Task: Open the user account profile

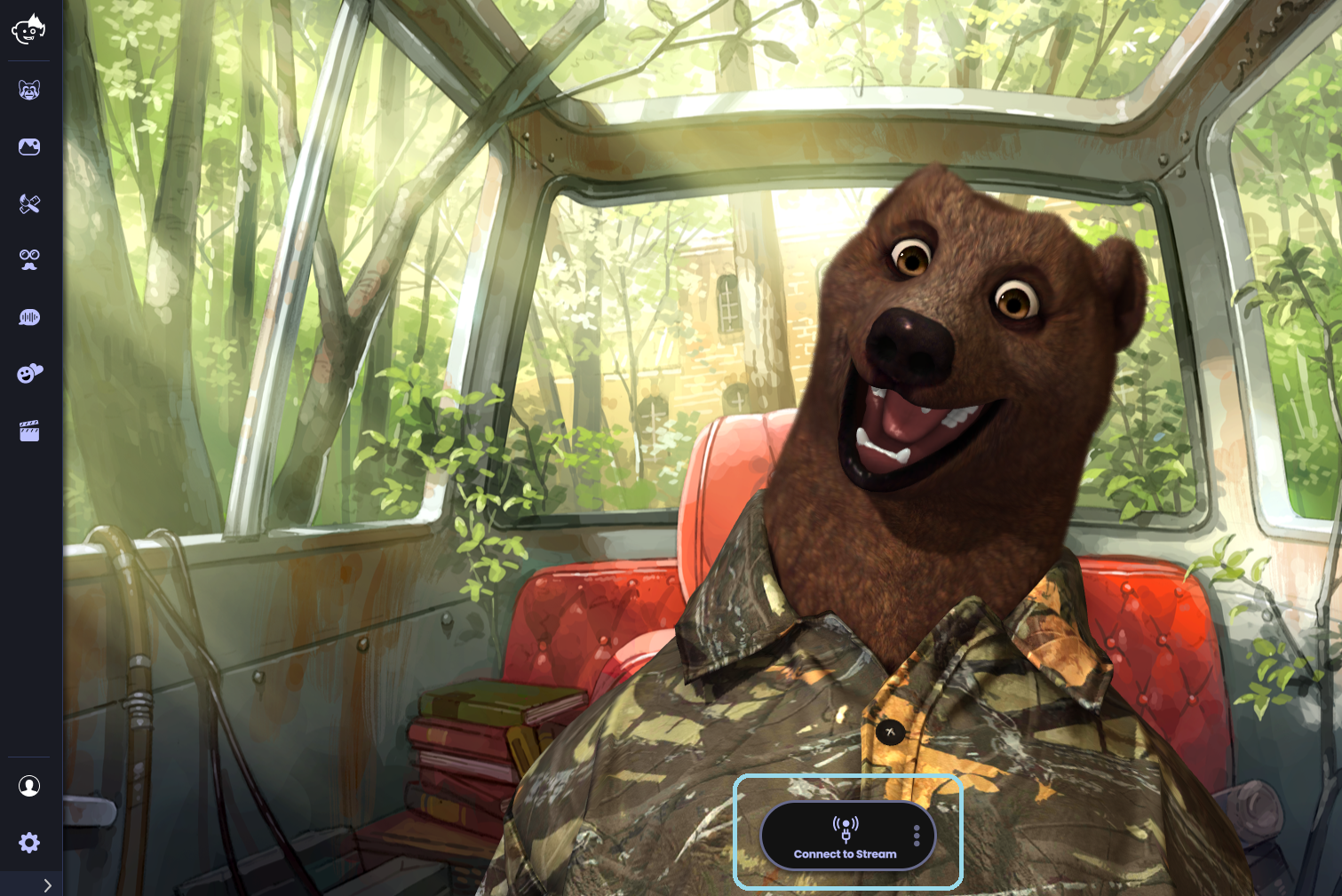Action: tap(29, 786)
